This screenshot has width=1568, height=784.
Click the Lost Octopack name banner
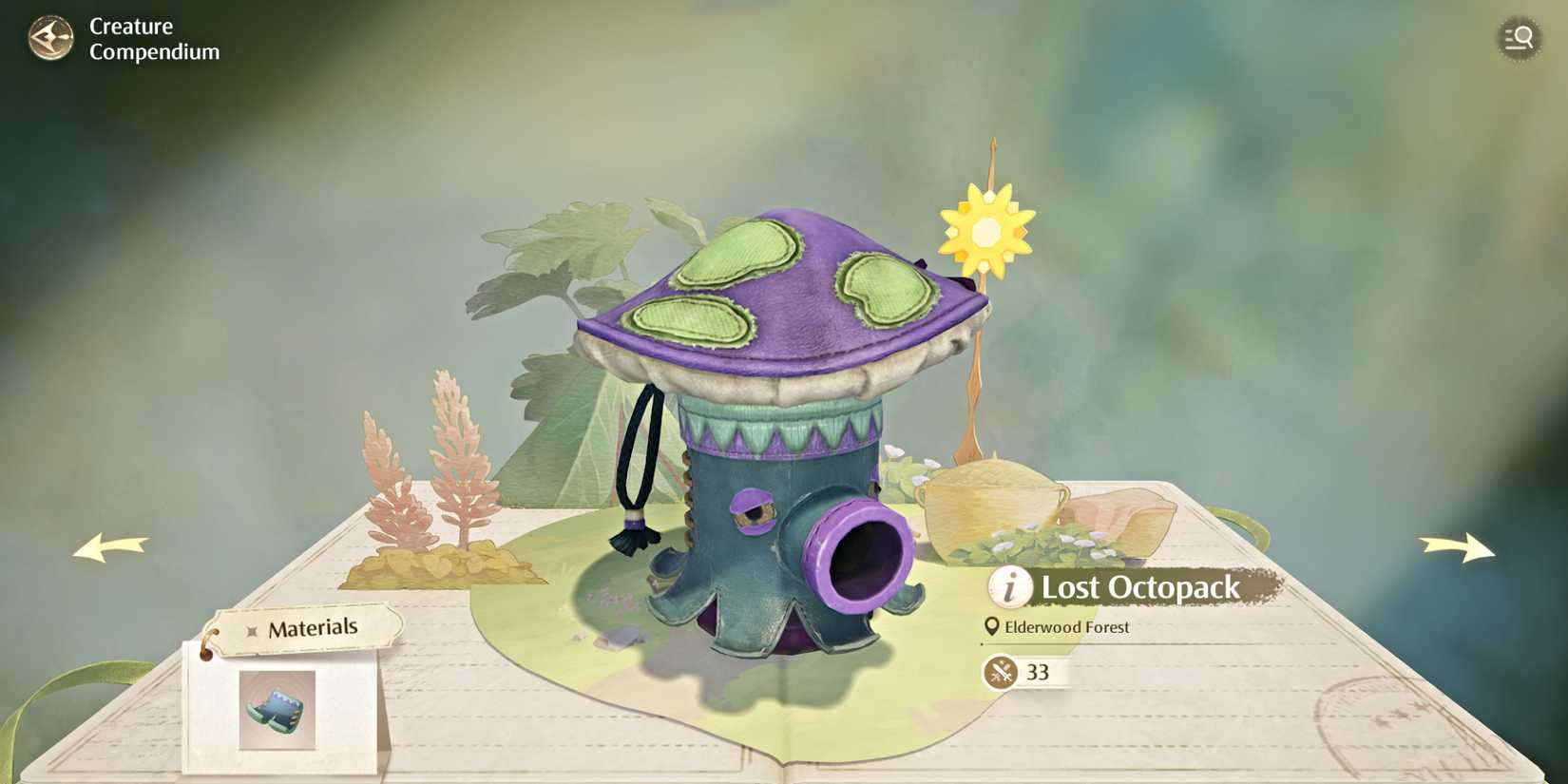(1140, 587)
